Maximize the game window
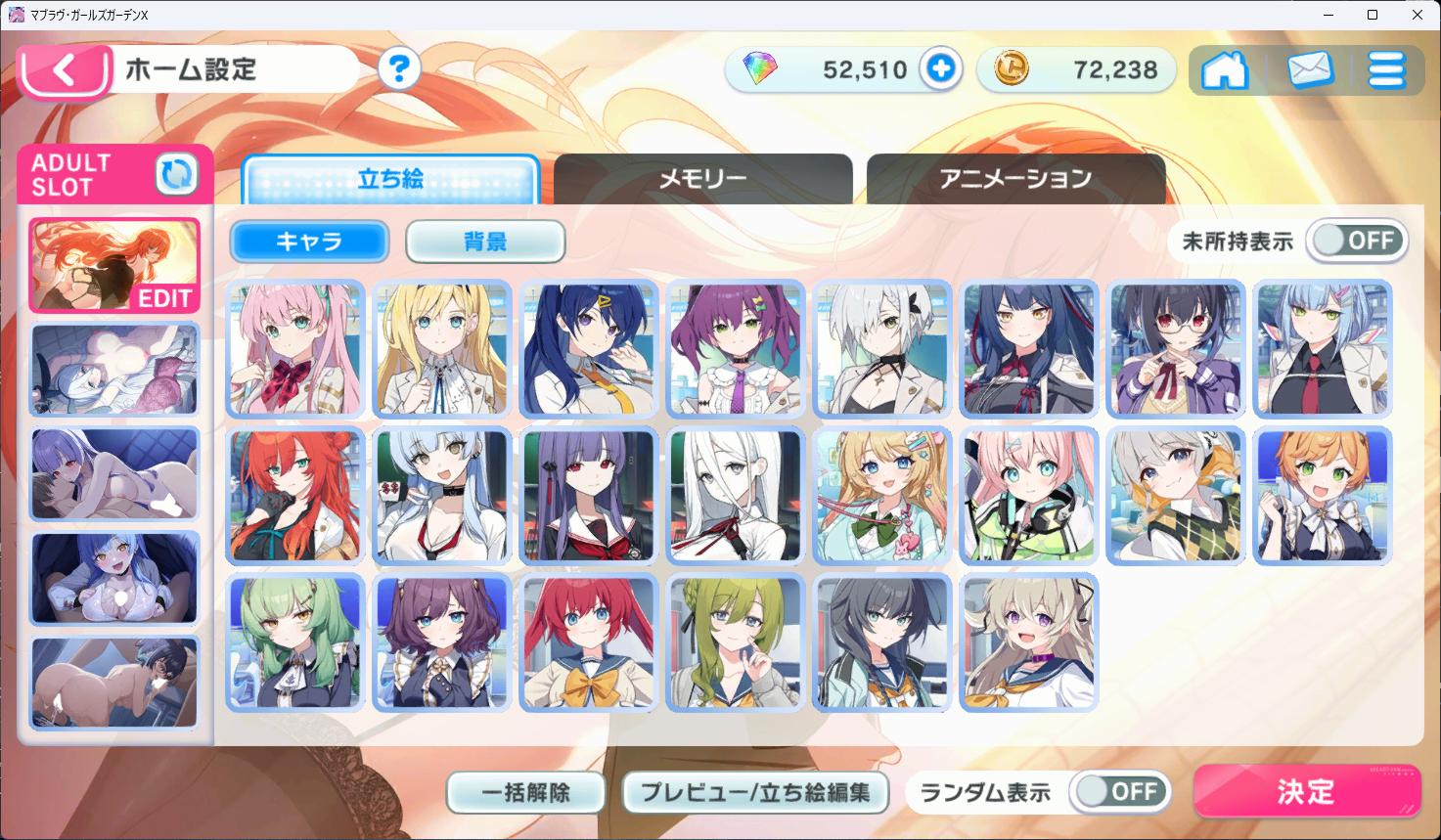Screen dimensions: 1441x840 1373,15
